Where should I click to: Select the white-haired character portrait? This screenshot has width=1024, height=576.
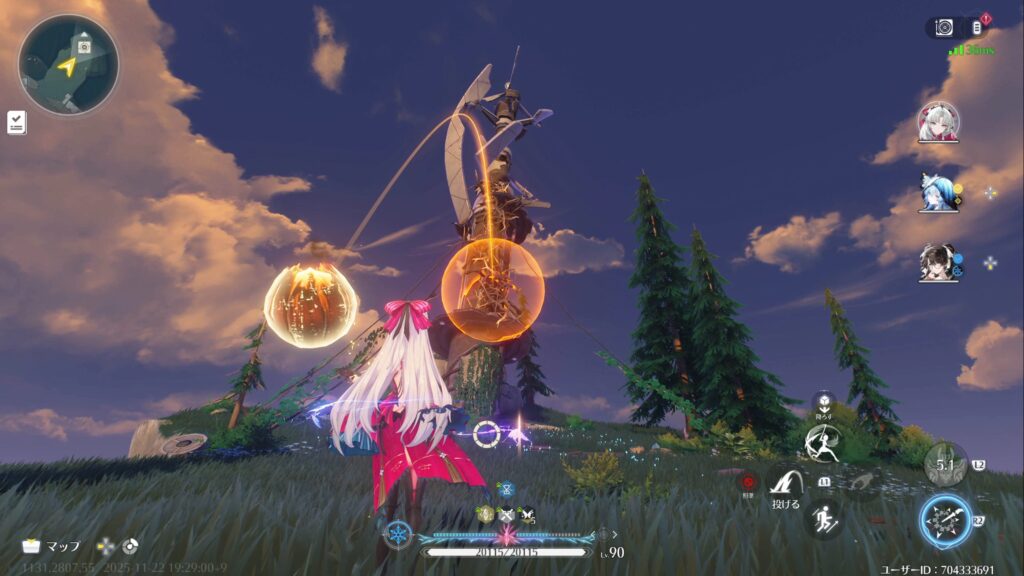tap(938, 122)
